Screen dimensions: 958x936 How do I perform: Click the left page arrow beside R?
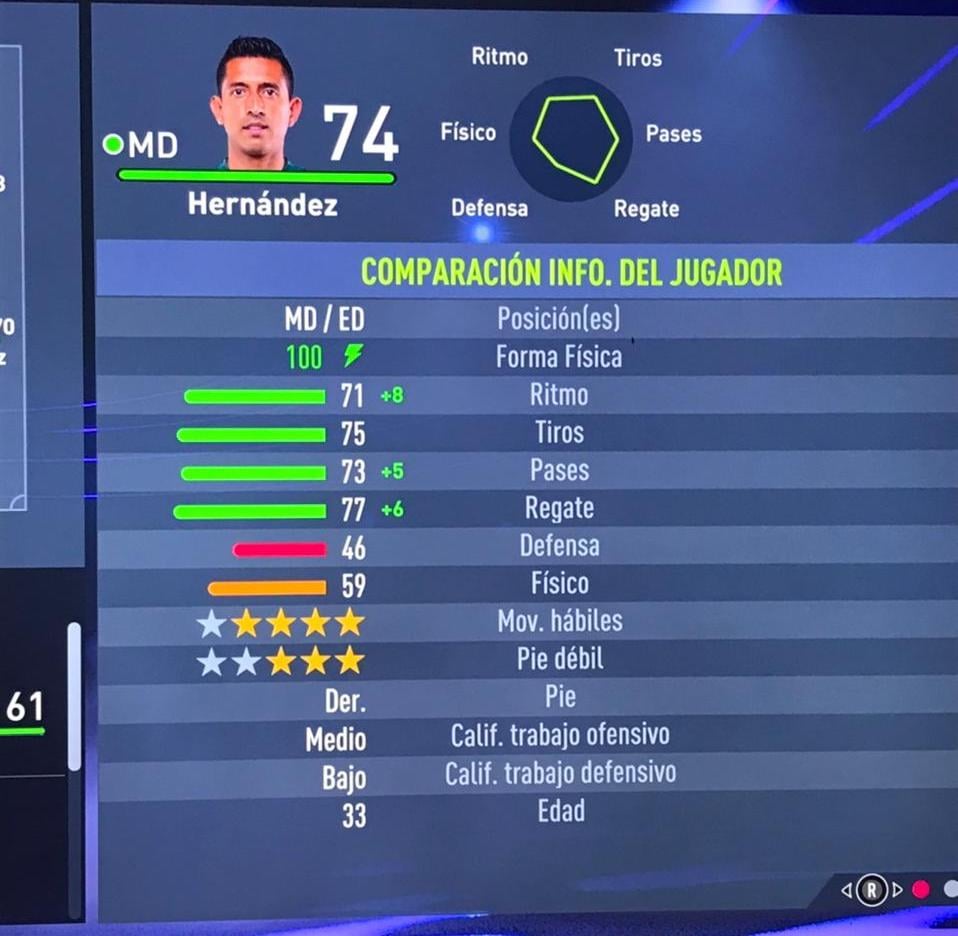(x=847, y=889)
